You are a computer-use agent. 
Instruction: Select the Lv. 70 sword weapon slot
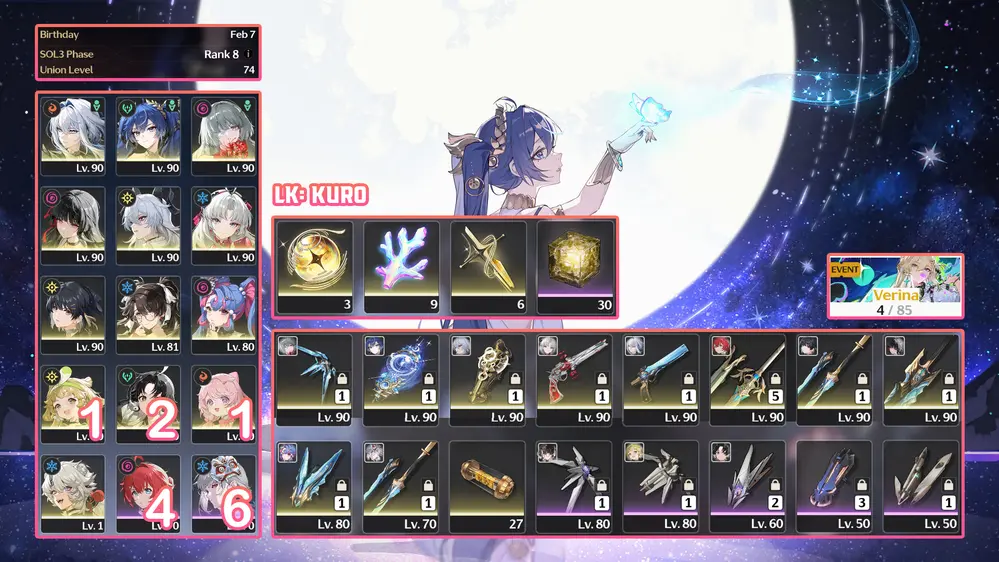[401, 486]
